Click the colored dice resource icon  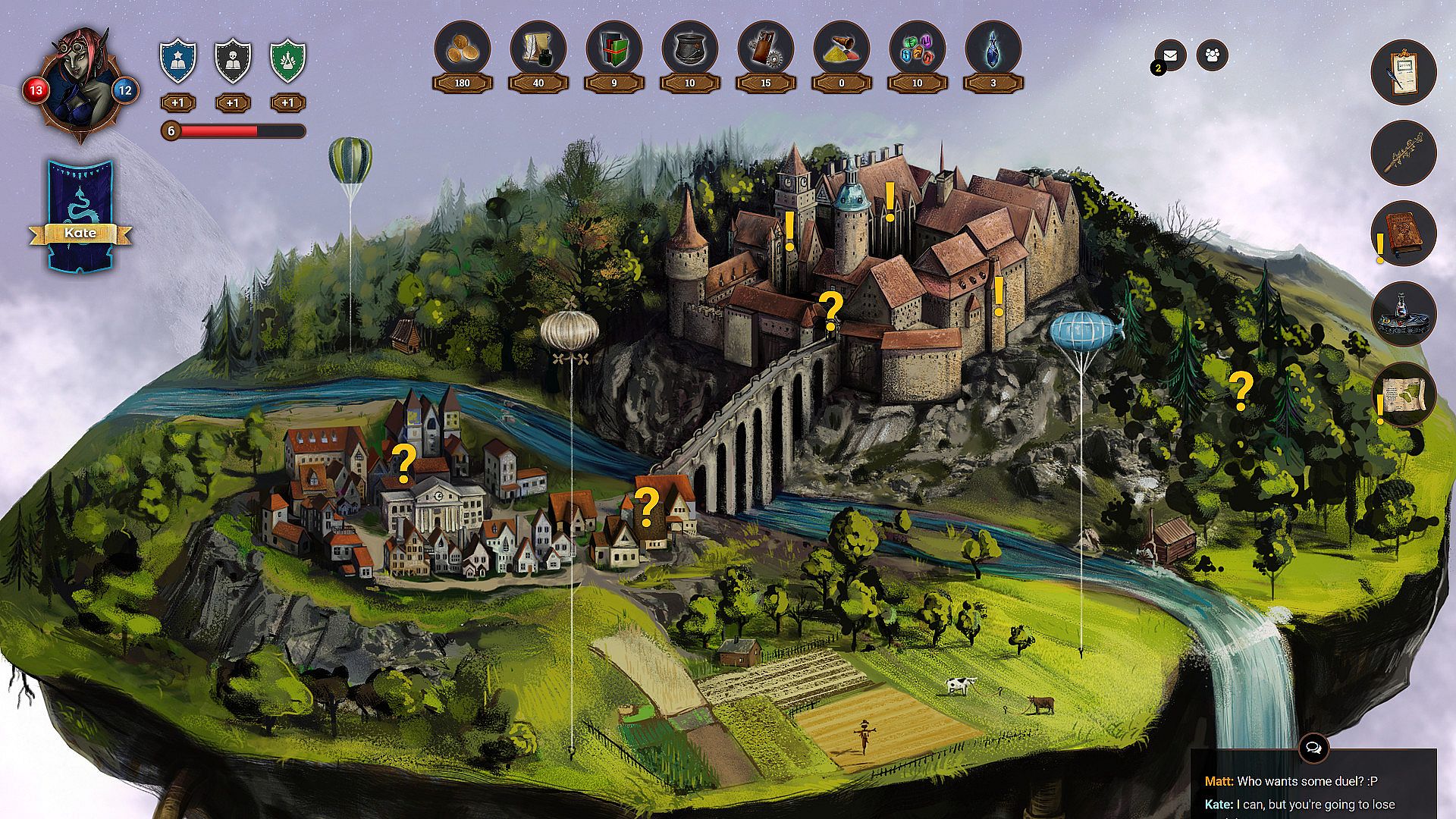coord(917,49)
